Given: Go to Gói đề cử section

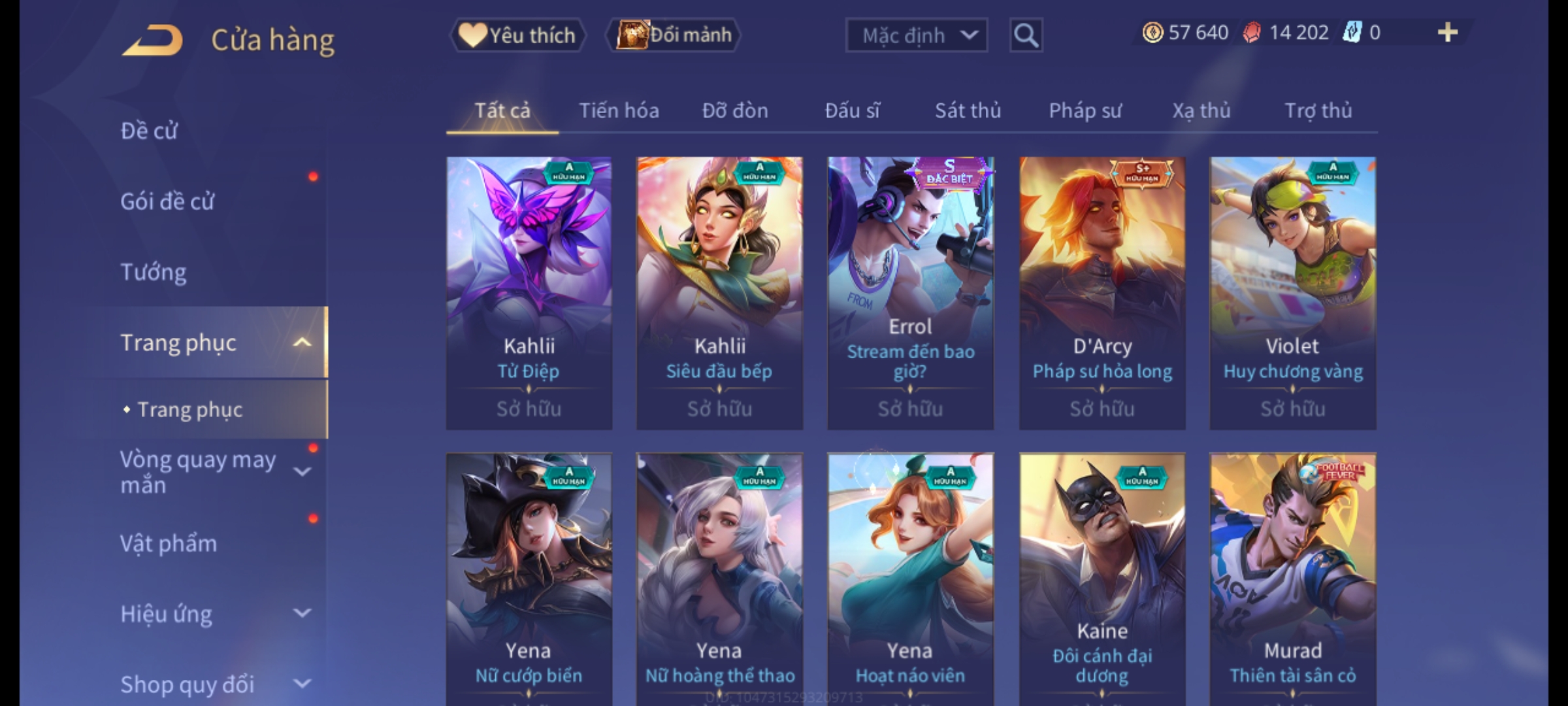Looking at the screenshot, I should pyautogui.click(x=167, y=201).
